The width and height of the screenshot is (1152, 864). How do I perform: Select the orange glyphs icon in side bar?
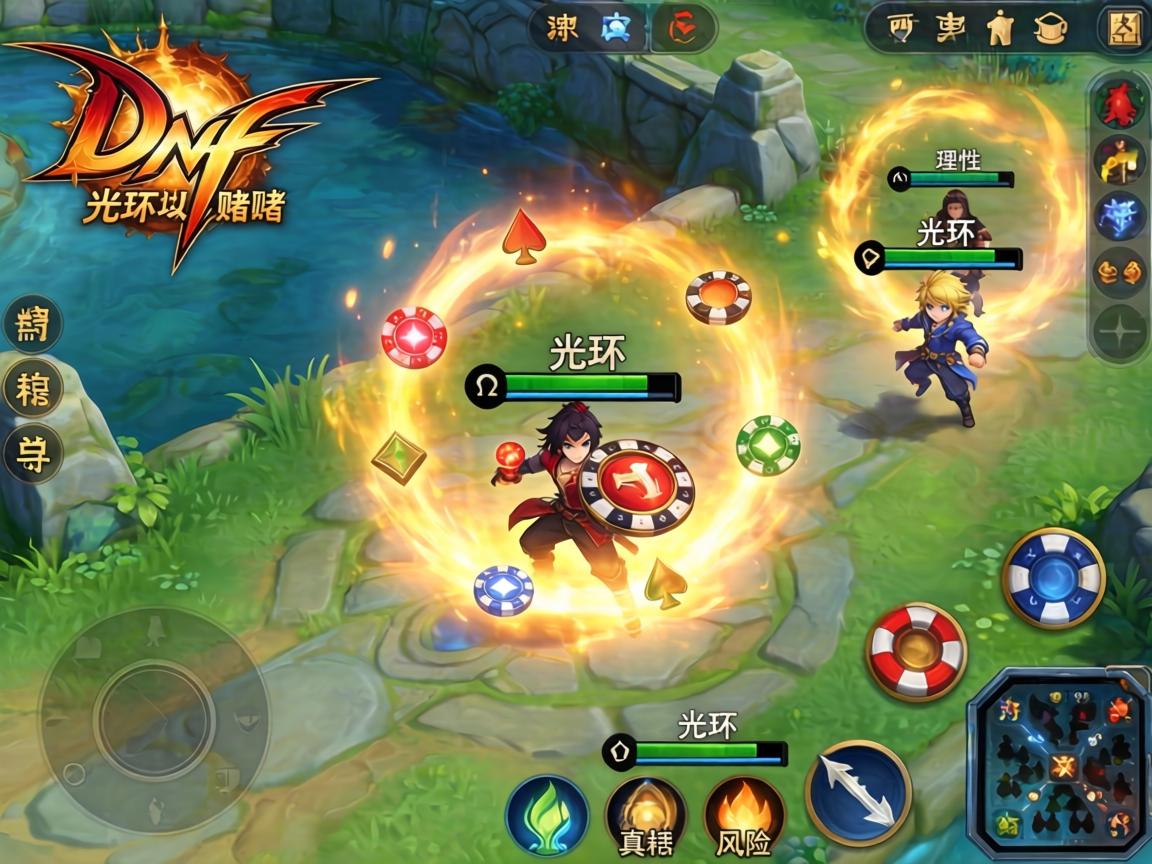coord(1119,272)
